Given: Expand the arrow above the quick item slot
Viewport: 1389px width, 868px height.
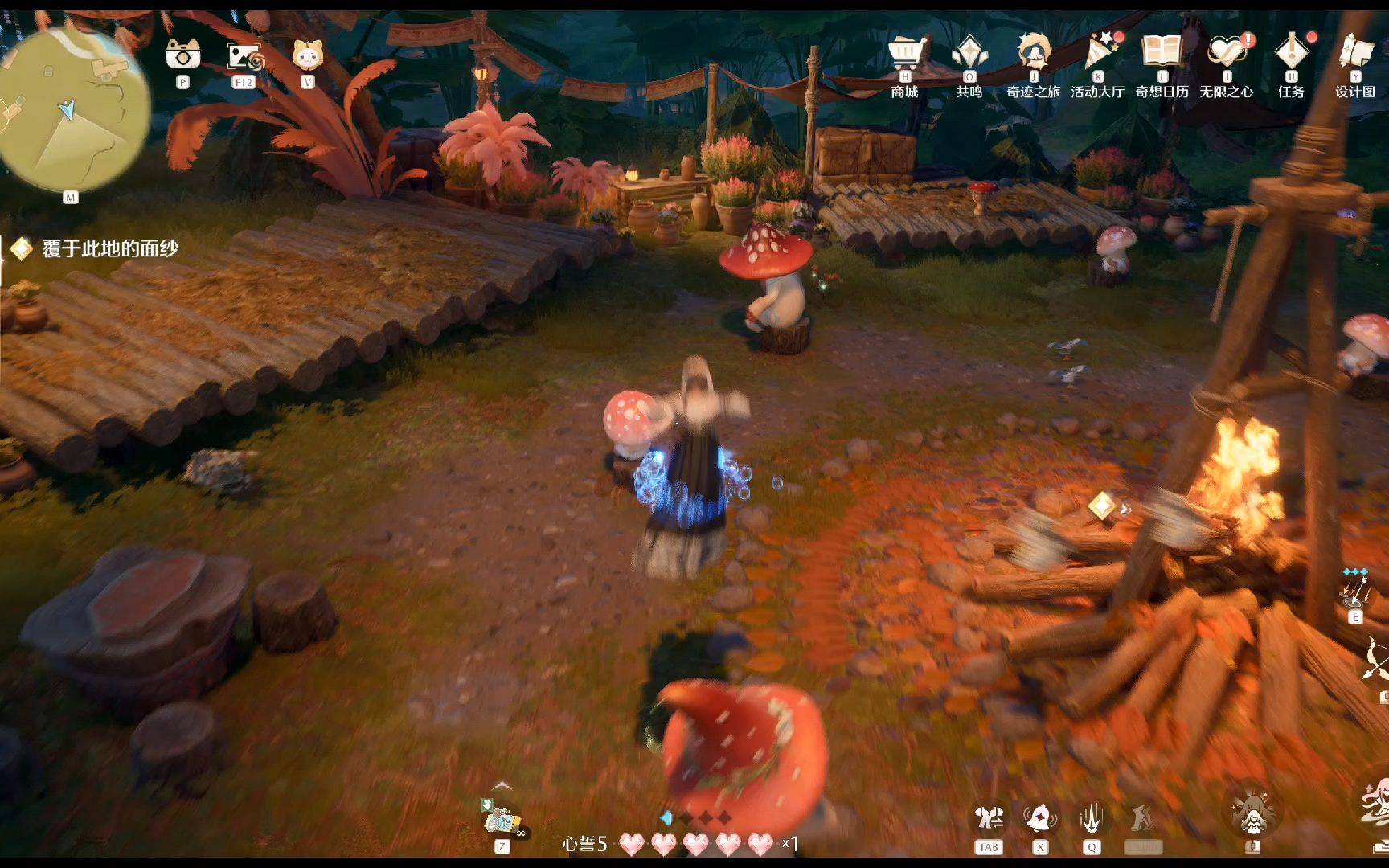Looking at the screenshot, I should click(502, 787).
